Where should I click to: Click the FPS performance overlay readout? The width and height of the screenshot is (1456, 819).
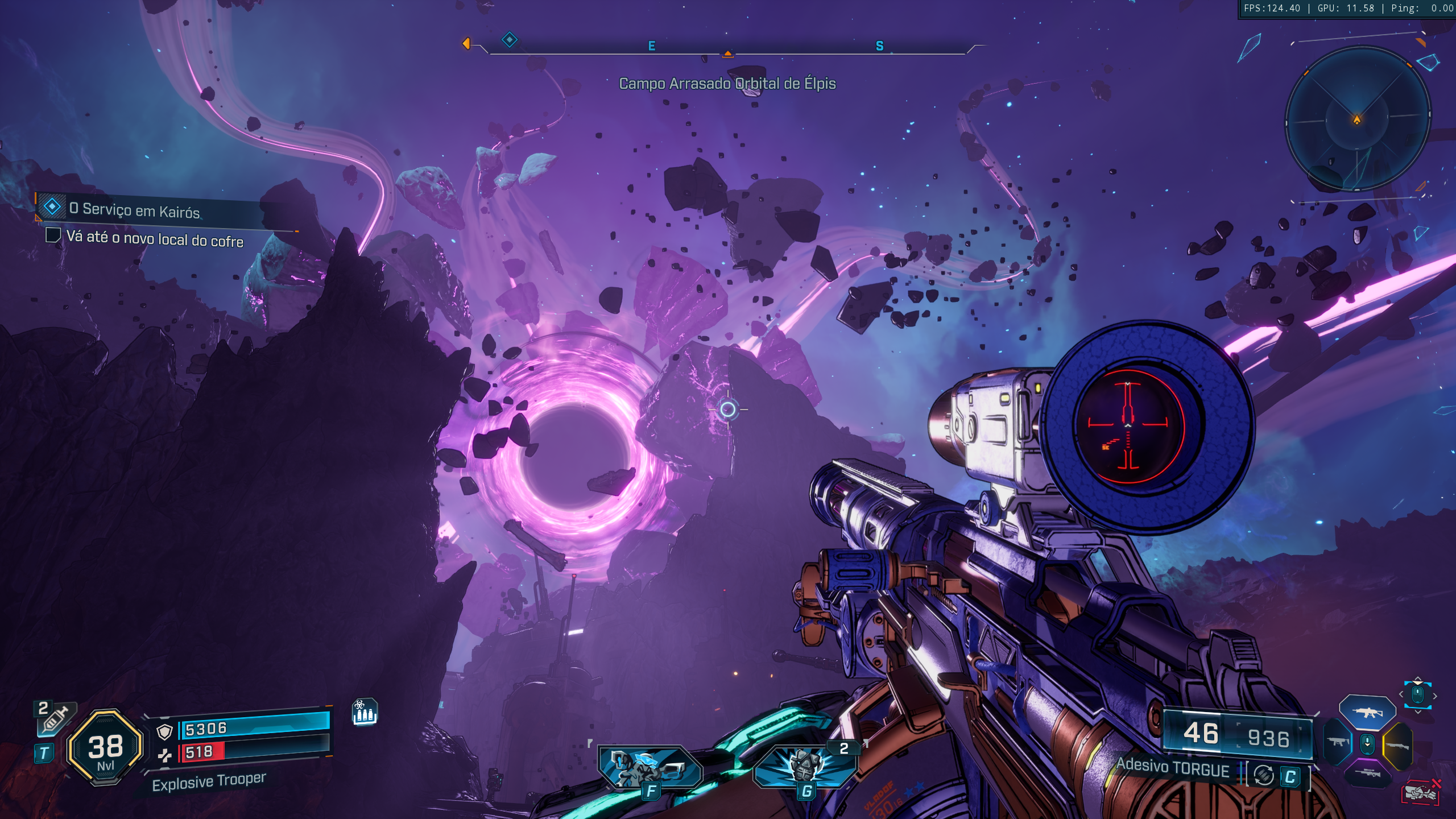point(1347,9)
